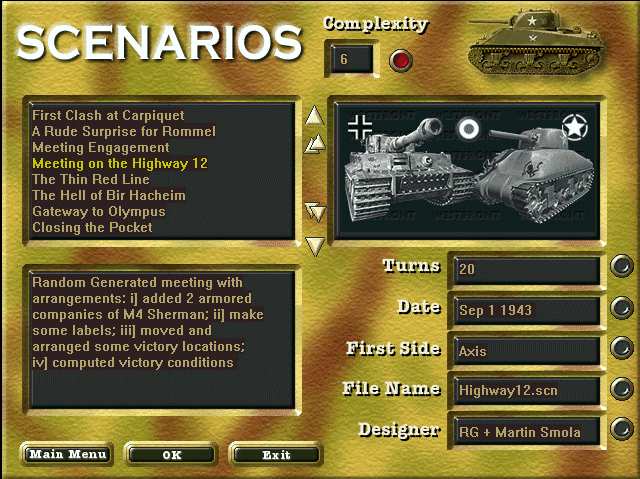This screenshot has height=479, width=640.
Task: Click the round button beside Designer
Action: tap(622, 430)
